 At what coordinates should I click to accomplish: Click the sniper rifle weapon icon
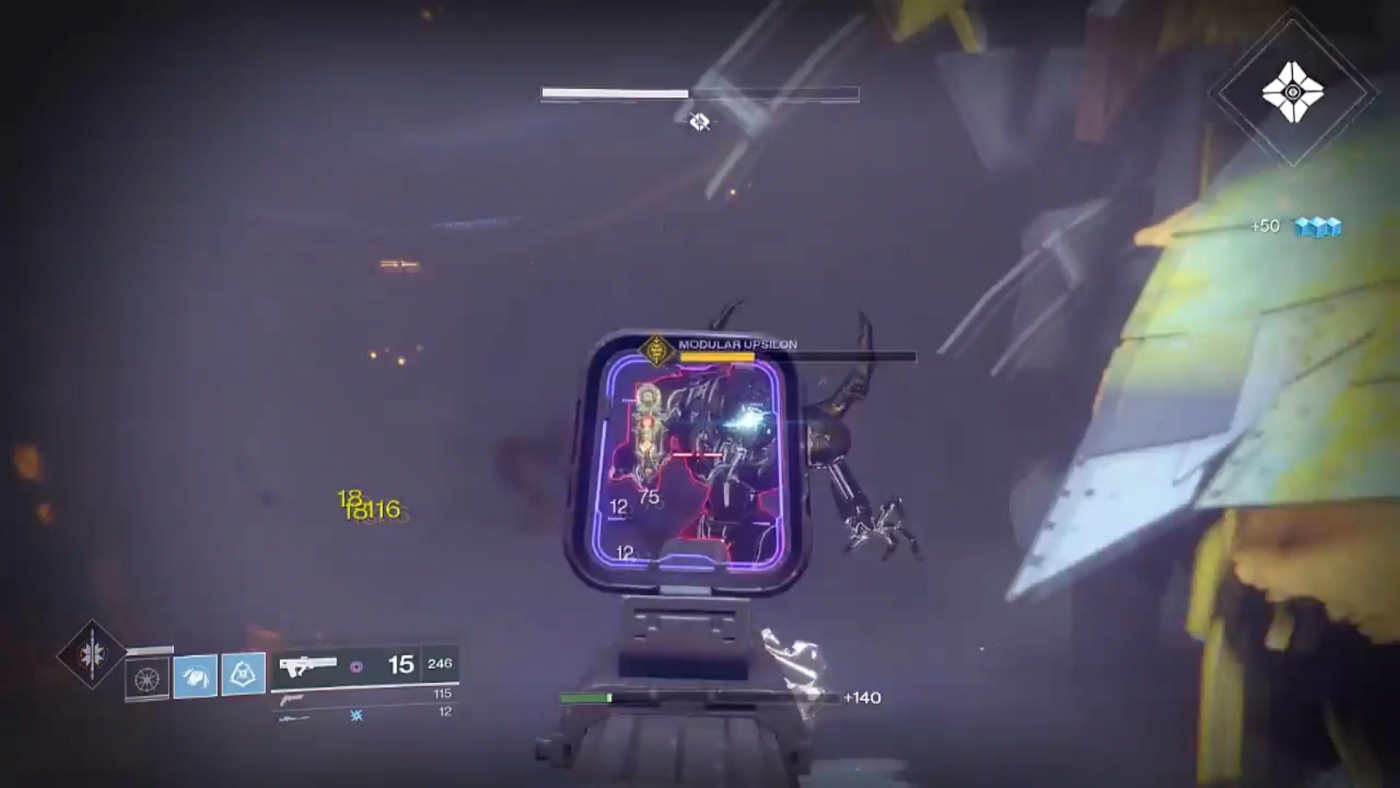(293, 716)
